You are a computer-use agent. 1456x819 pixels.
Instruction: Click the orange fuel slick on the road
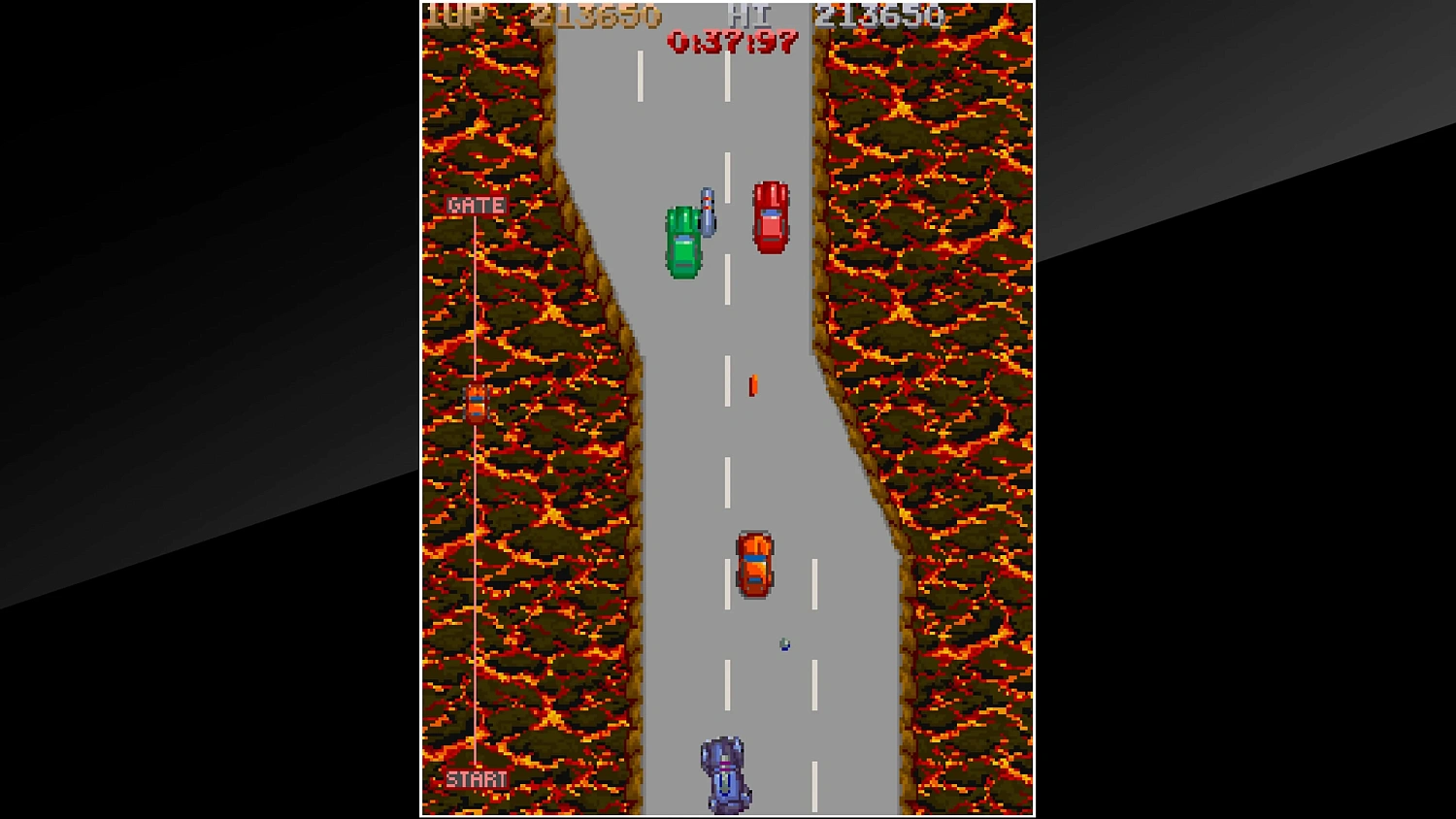[x=751, y=384]
